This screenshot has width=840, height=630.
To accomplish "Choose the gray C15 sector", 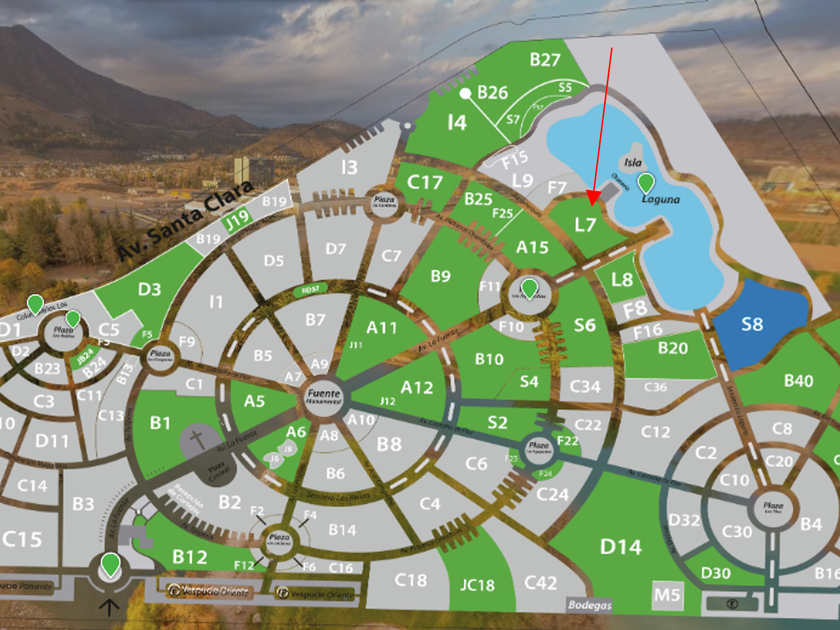I will pyautogui.click(x=22, y=539).
